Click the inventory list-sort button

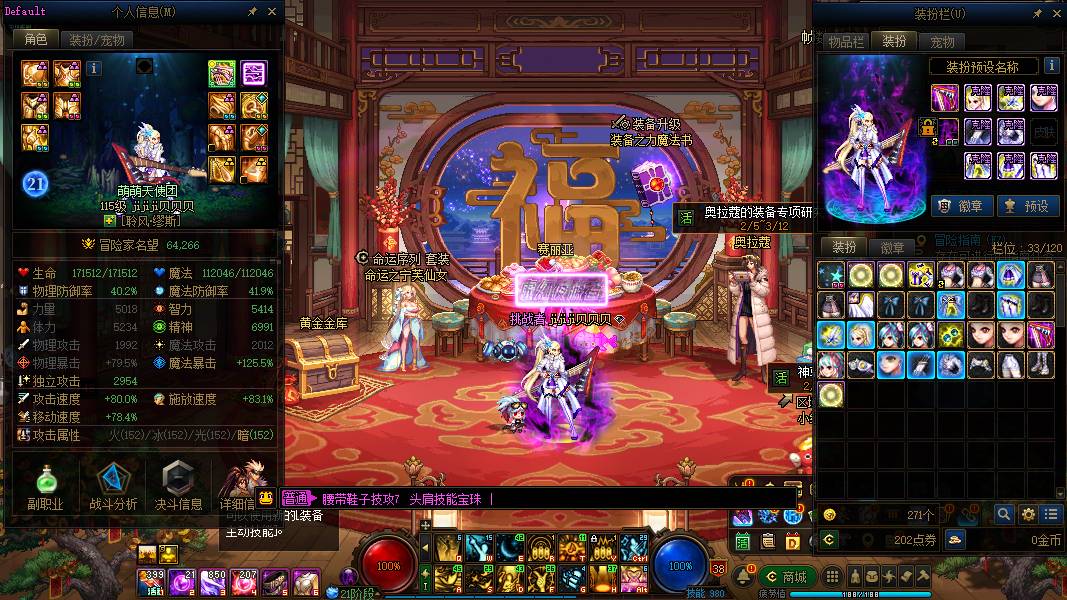[1050, 514]
